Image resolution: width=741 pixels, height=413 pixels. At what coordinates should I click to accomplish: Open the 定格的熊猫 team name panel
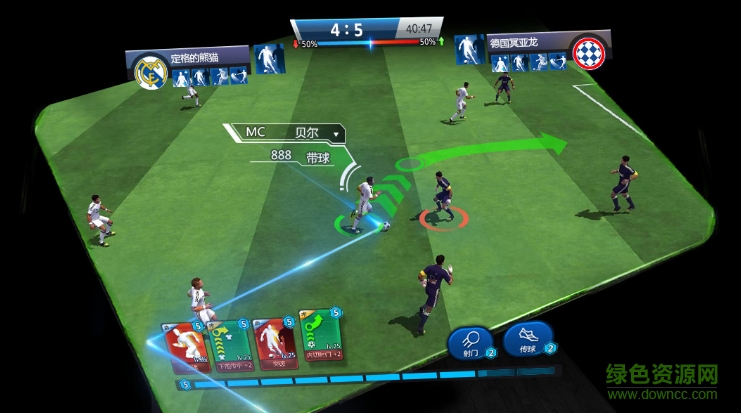206,56
